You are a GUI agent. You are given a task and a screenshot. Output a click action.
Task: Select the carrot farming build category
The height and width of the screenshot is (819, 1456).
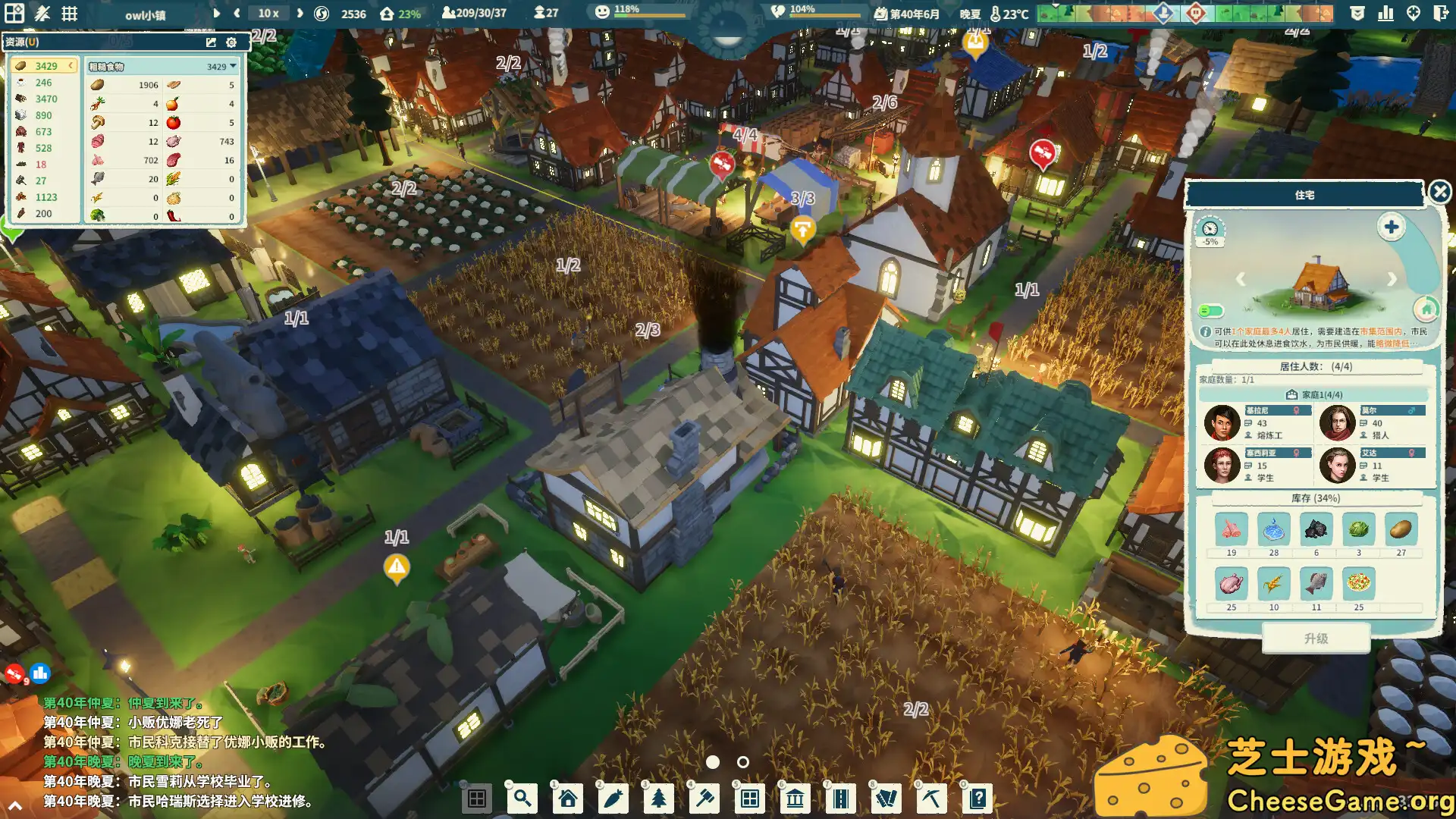click(x=613, y=798)
